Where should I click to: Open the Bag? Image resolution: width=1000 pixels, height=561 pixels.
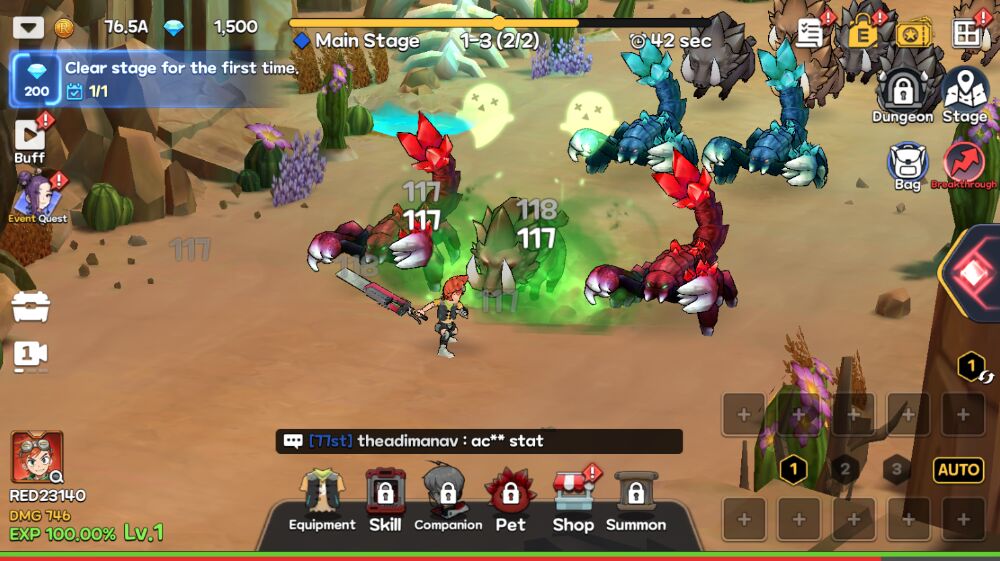908,166
